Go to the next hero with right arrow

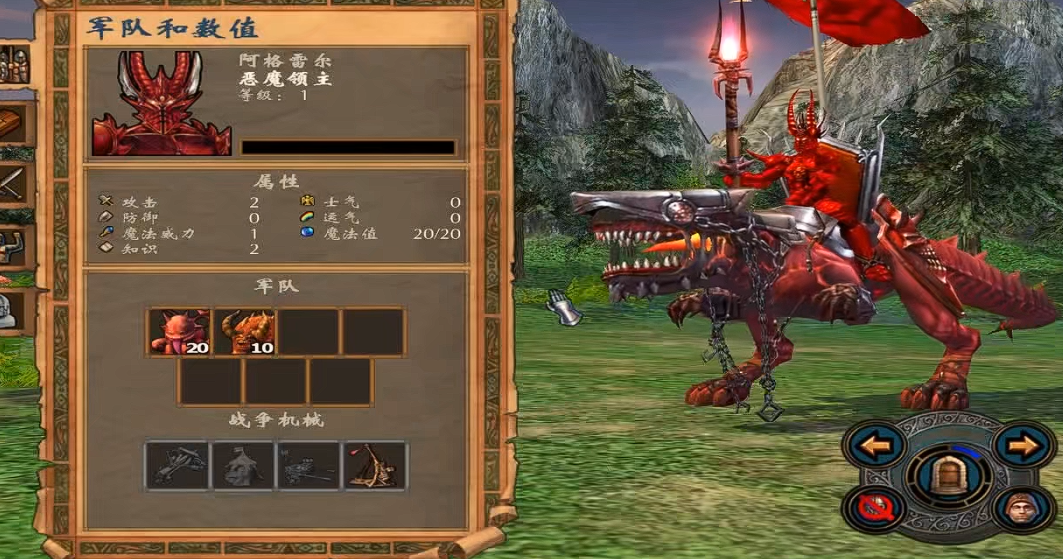coord(1023,443)
